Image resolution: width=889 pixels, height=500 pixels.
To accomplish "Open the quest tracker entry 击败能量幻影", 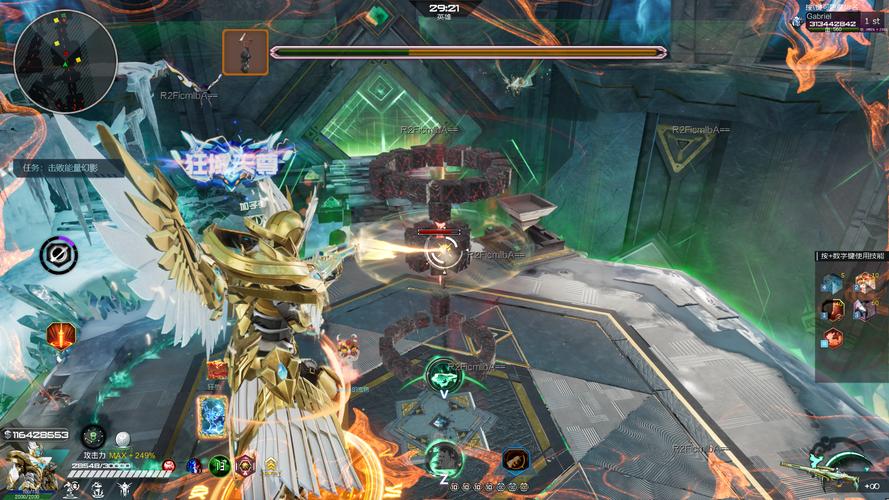I will (x=62, y=168).
